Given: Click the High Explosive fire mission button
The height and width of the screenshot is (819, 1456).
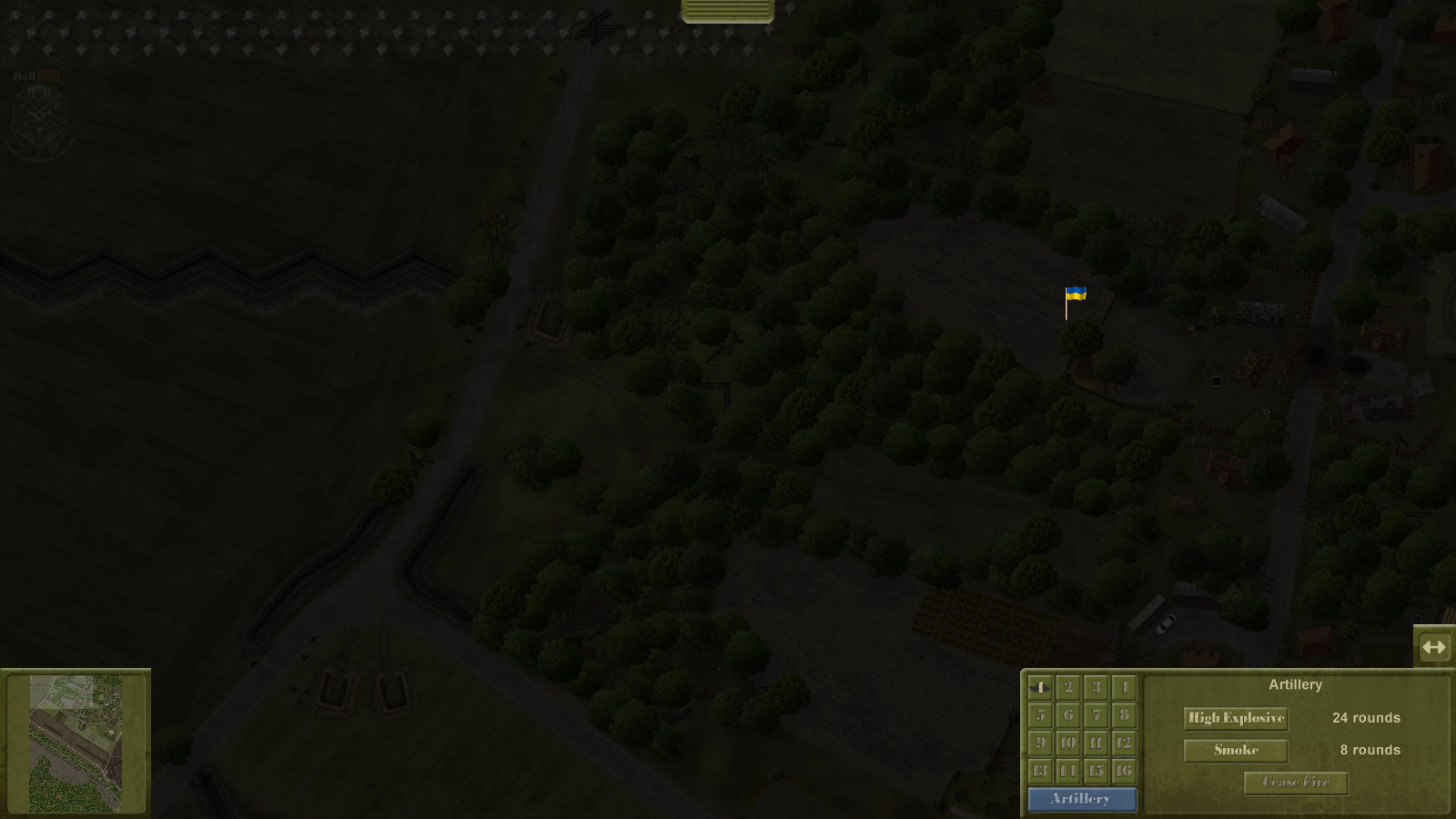Looking at the screenshot, I should [x=1235, y=718].
